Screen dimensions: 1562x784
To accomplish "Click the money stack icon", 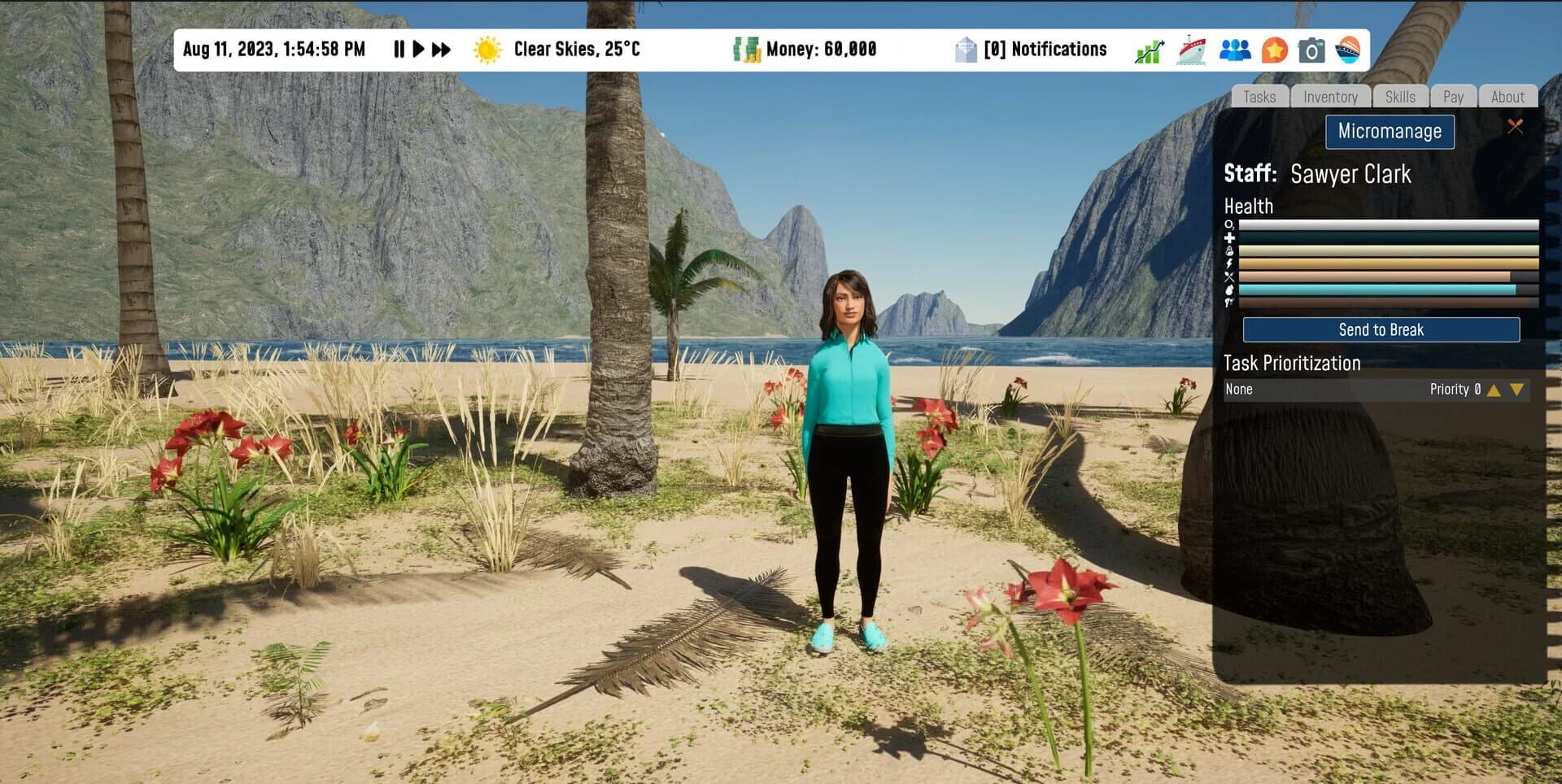I will 746,50.
